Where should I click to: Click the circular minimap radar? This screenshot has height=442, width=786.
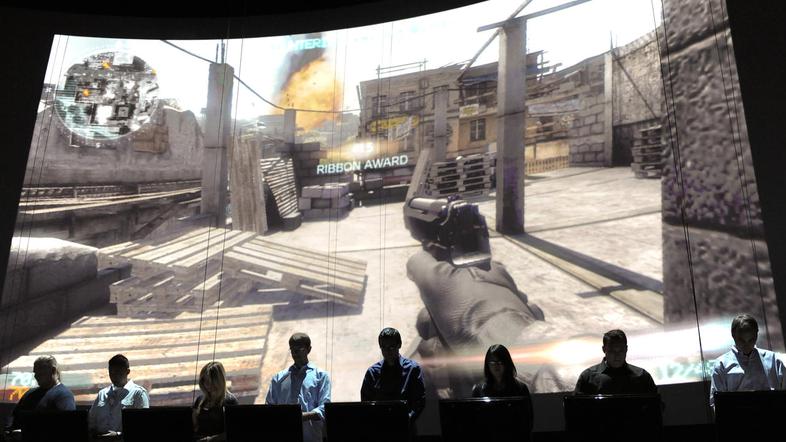click(x=106, y=96)
